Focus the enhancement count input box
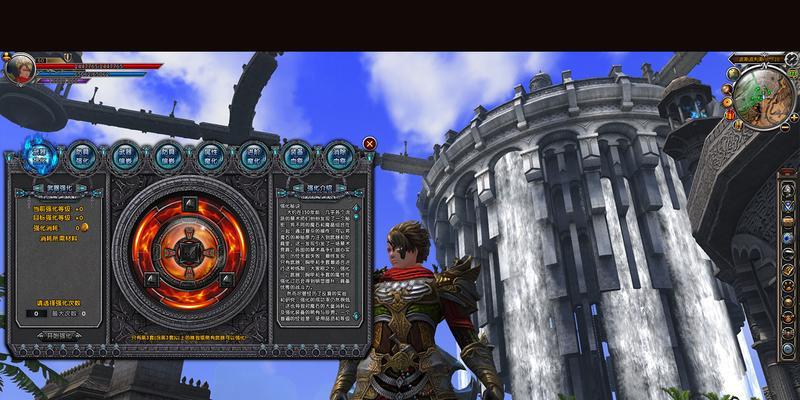Viewport: 800px width, 400px height. point(34,313)
